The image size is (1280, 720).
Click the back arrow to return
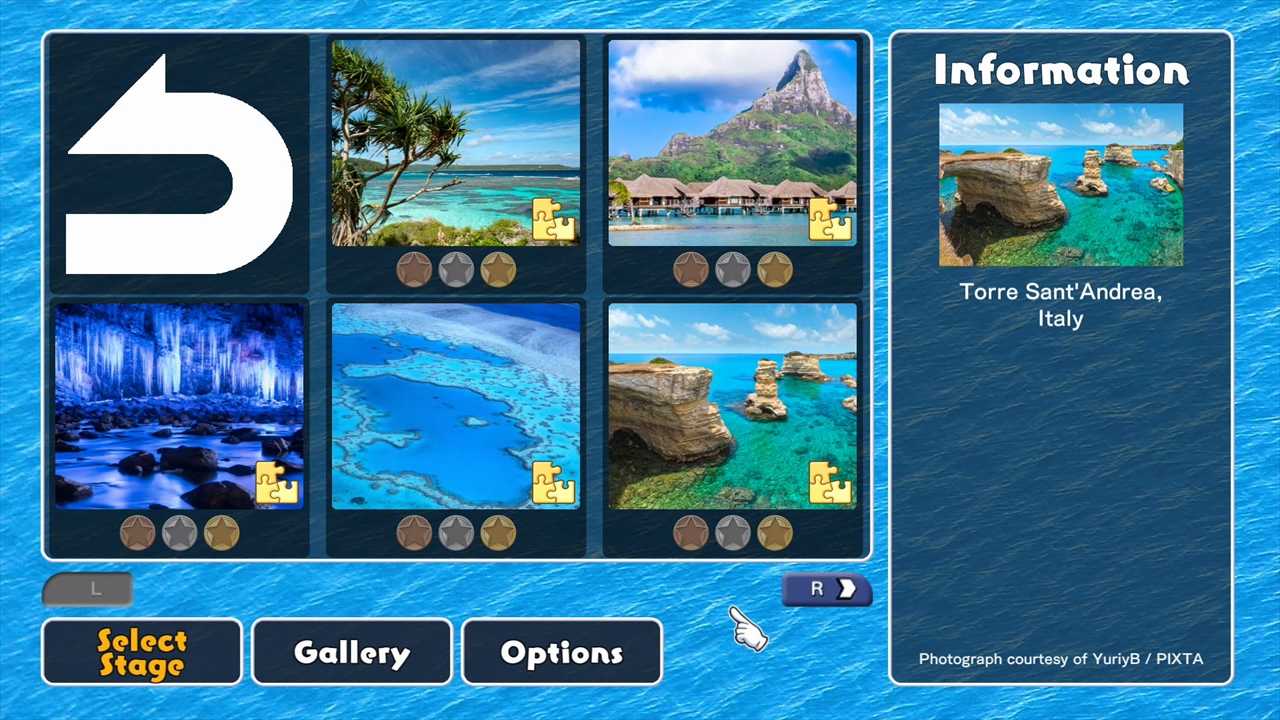tap(178, 163)
